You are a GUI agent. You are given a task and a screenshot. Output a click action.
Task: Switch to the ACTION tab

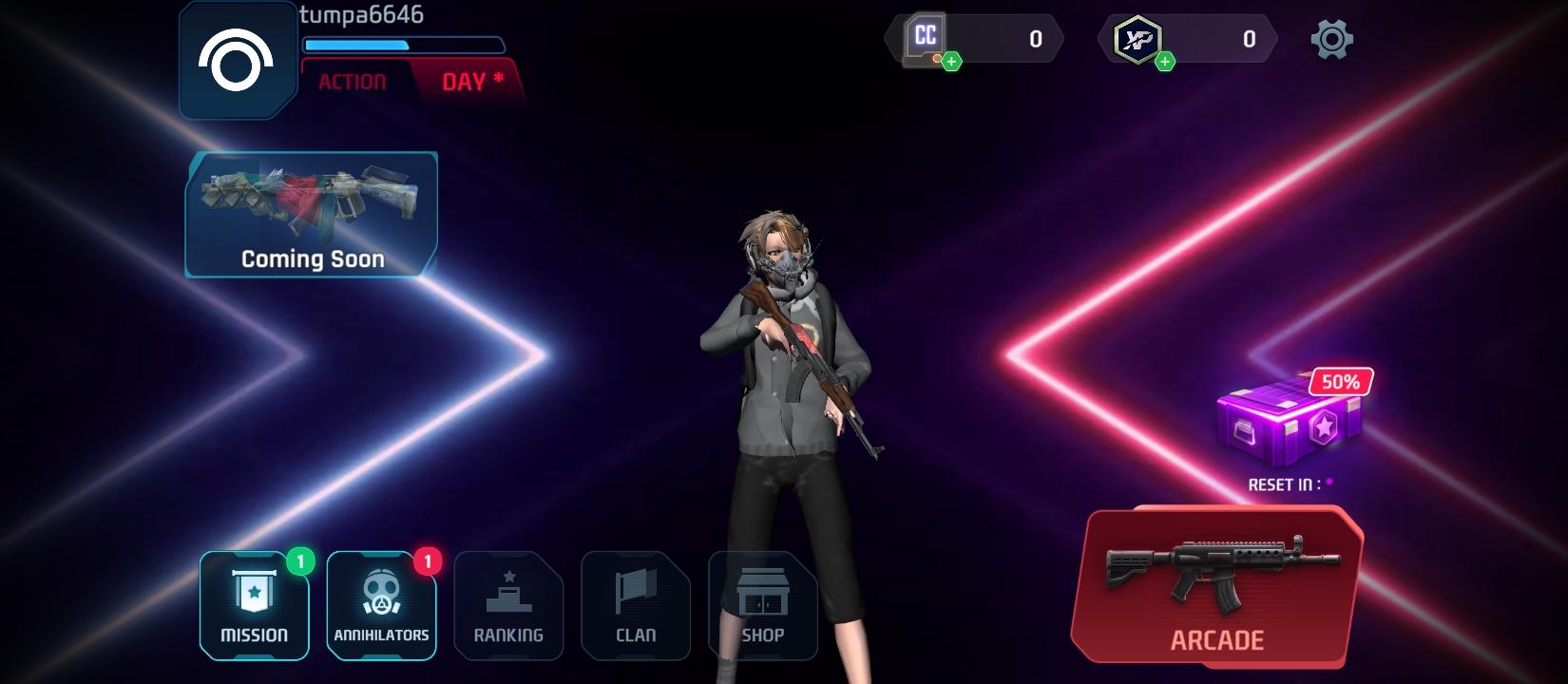352,81
